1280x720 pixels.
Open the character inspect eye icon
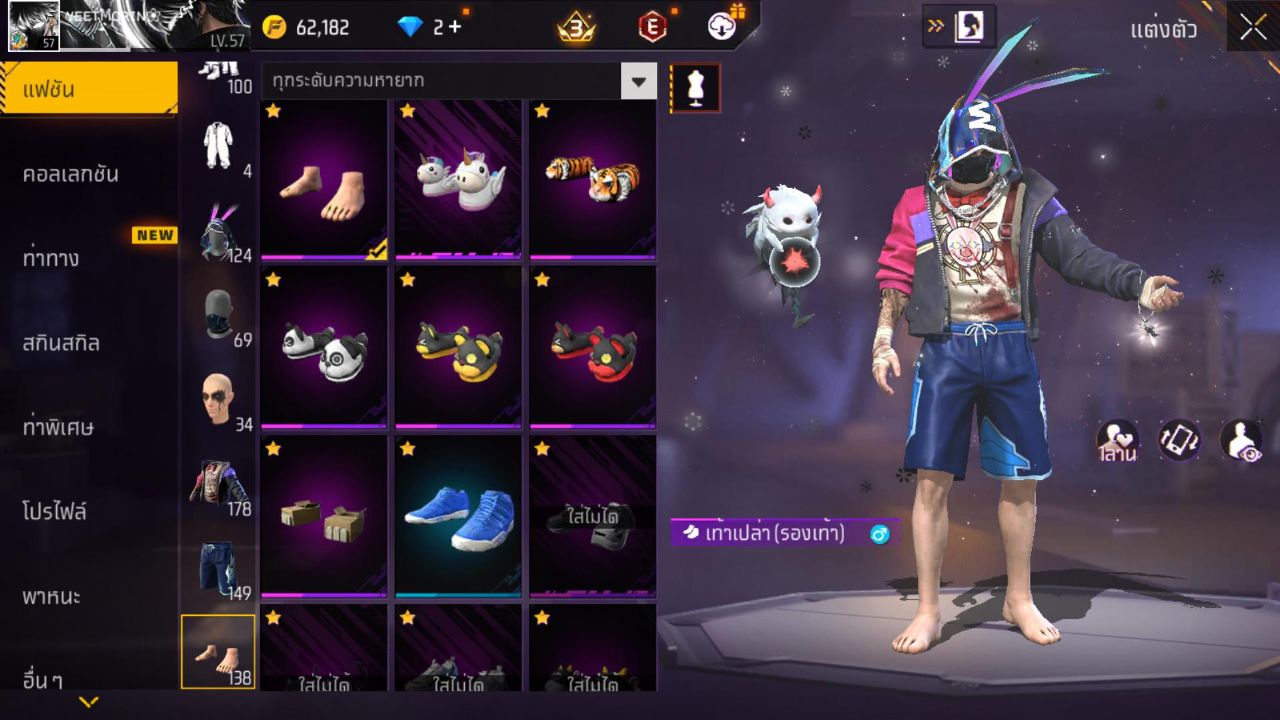[1240, 440]
